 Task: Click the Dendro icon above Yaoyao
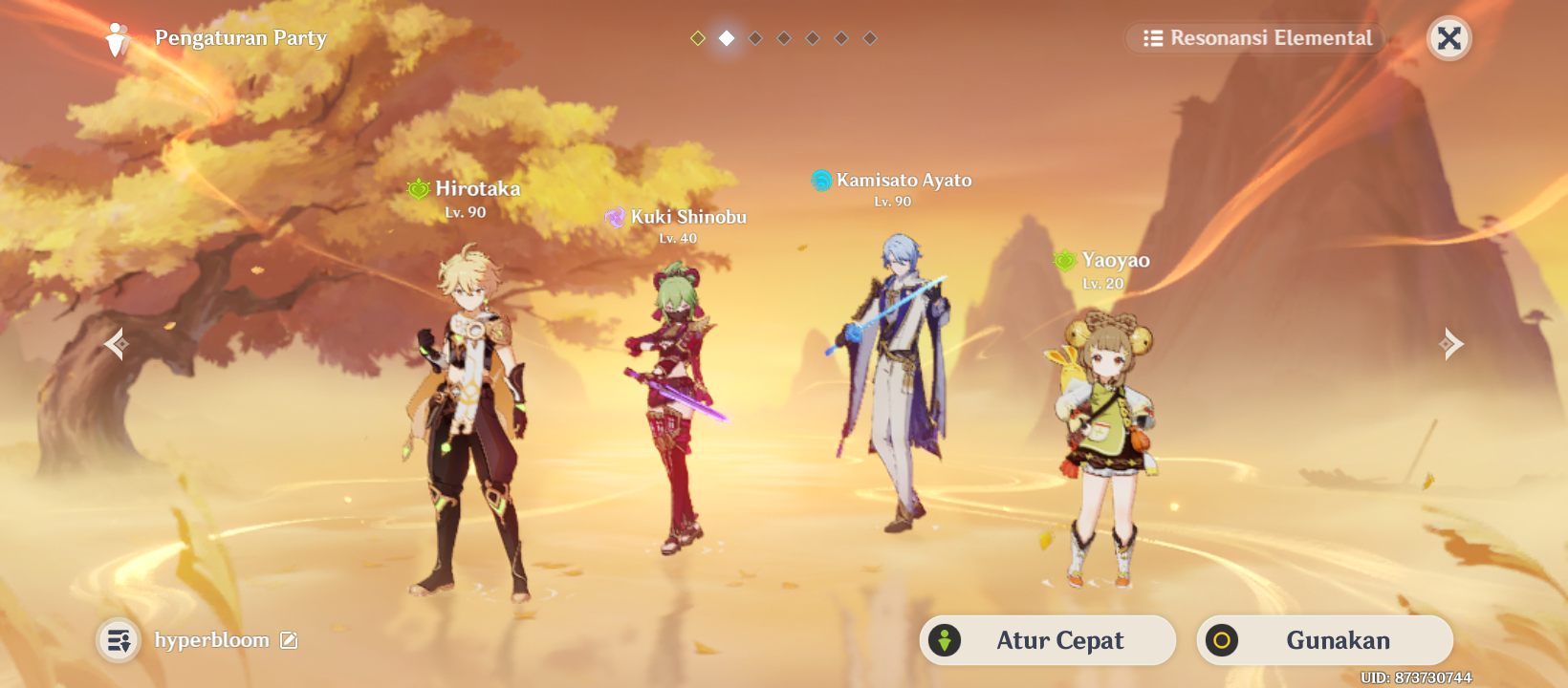click(x=1066, y=259)
